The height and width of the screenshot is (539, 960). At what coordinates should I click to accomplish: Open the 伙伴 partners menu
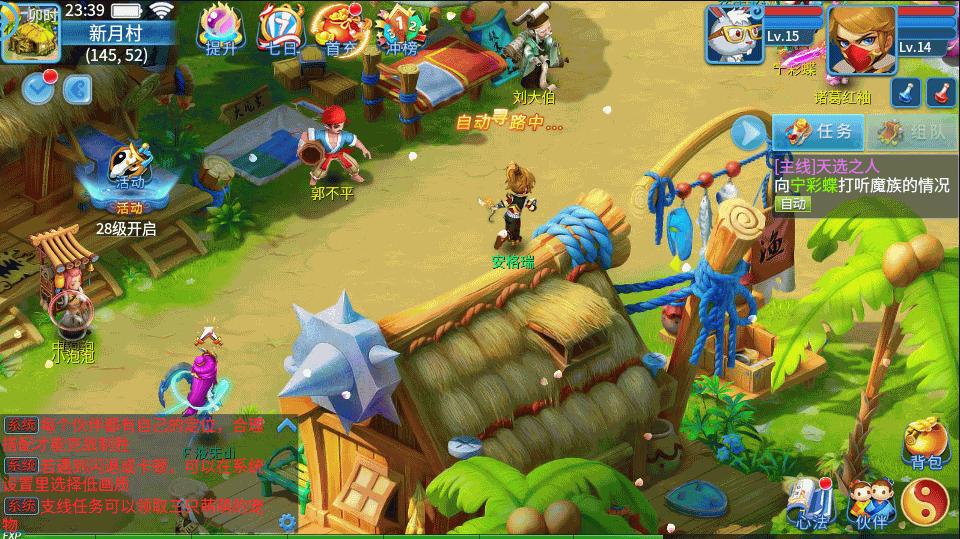870,501
